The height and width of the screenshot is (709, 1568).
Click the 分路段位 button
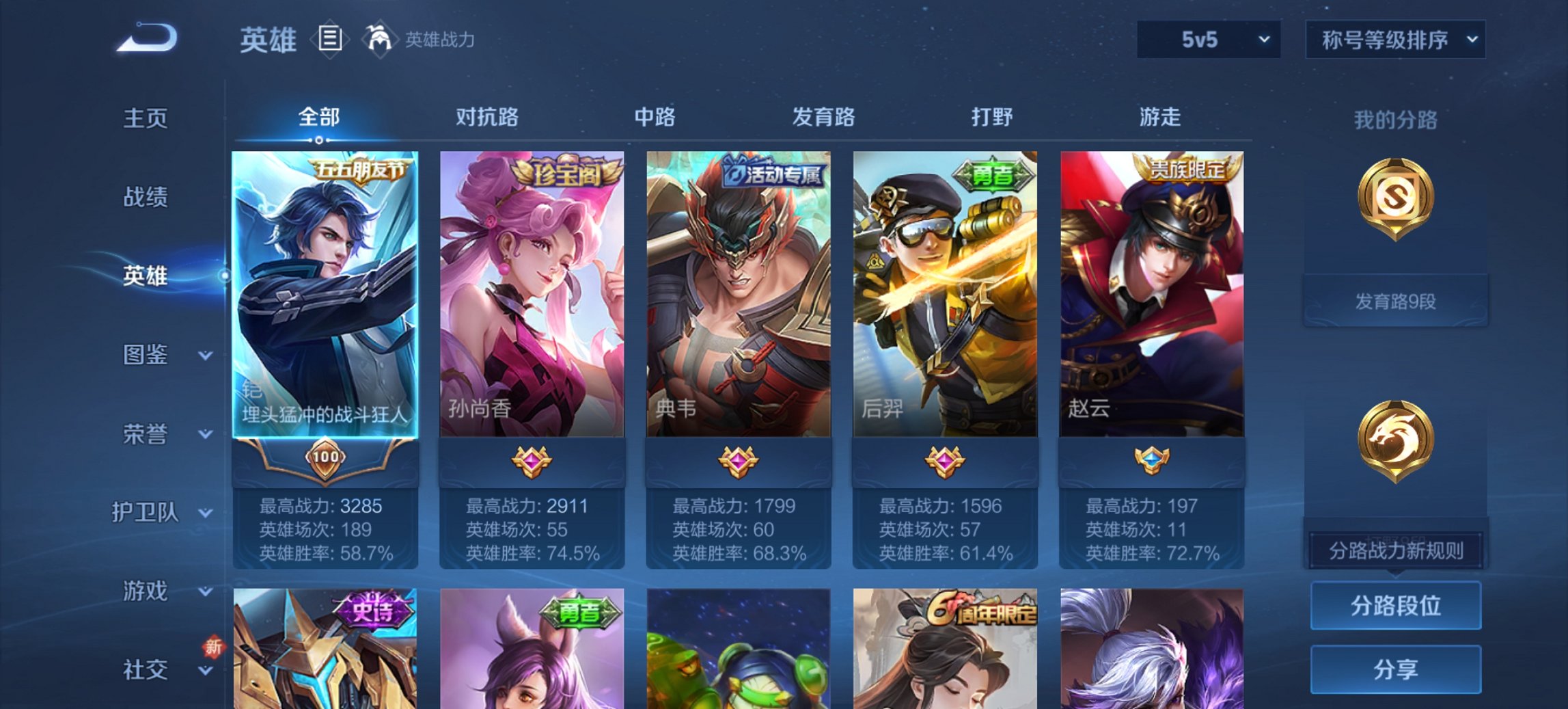(x=1397, y=606)
